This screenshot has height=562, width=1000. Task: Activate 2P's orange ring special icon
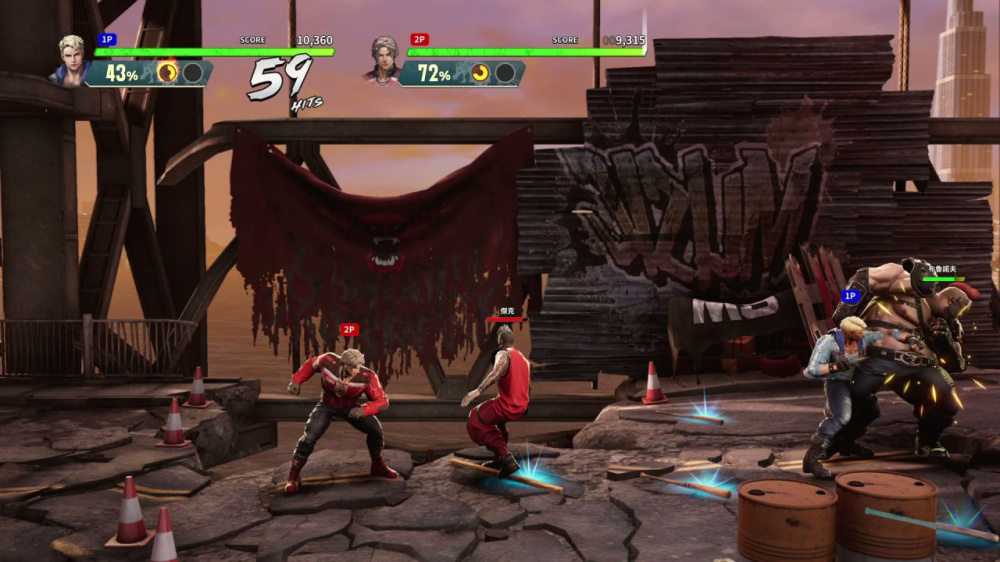(x=481, y=73)
